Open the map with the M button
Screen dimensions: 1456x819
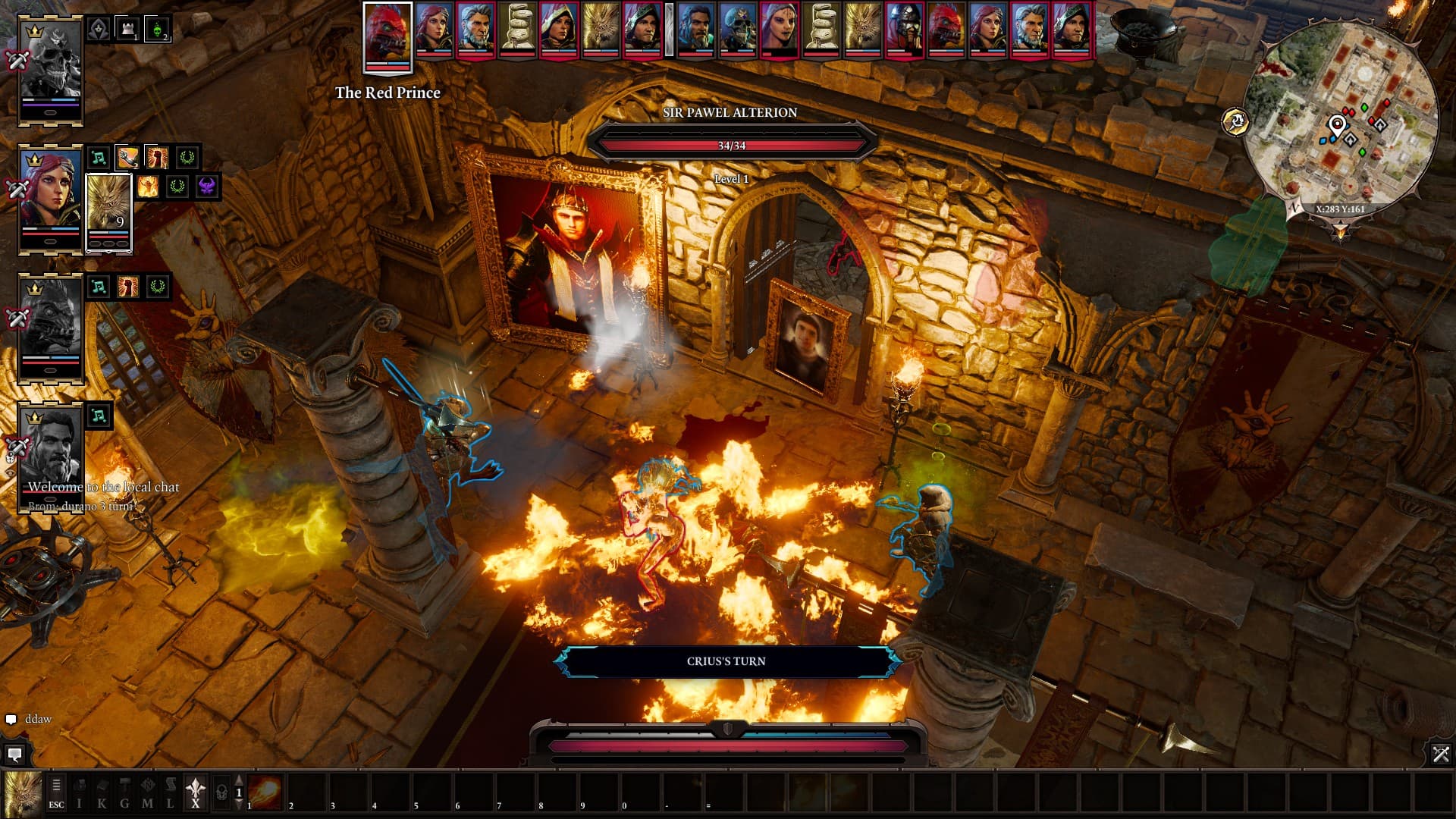(x=147, y=793)
